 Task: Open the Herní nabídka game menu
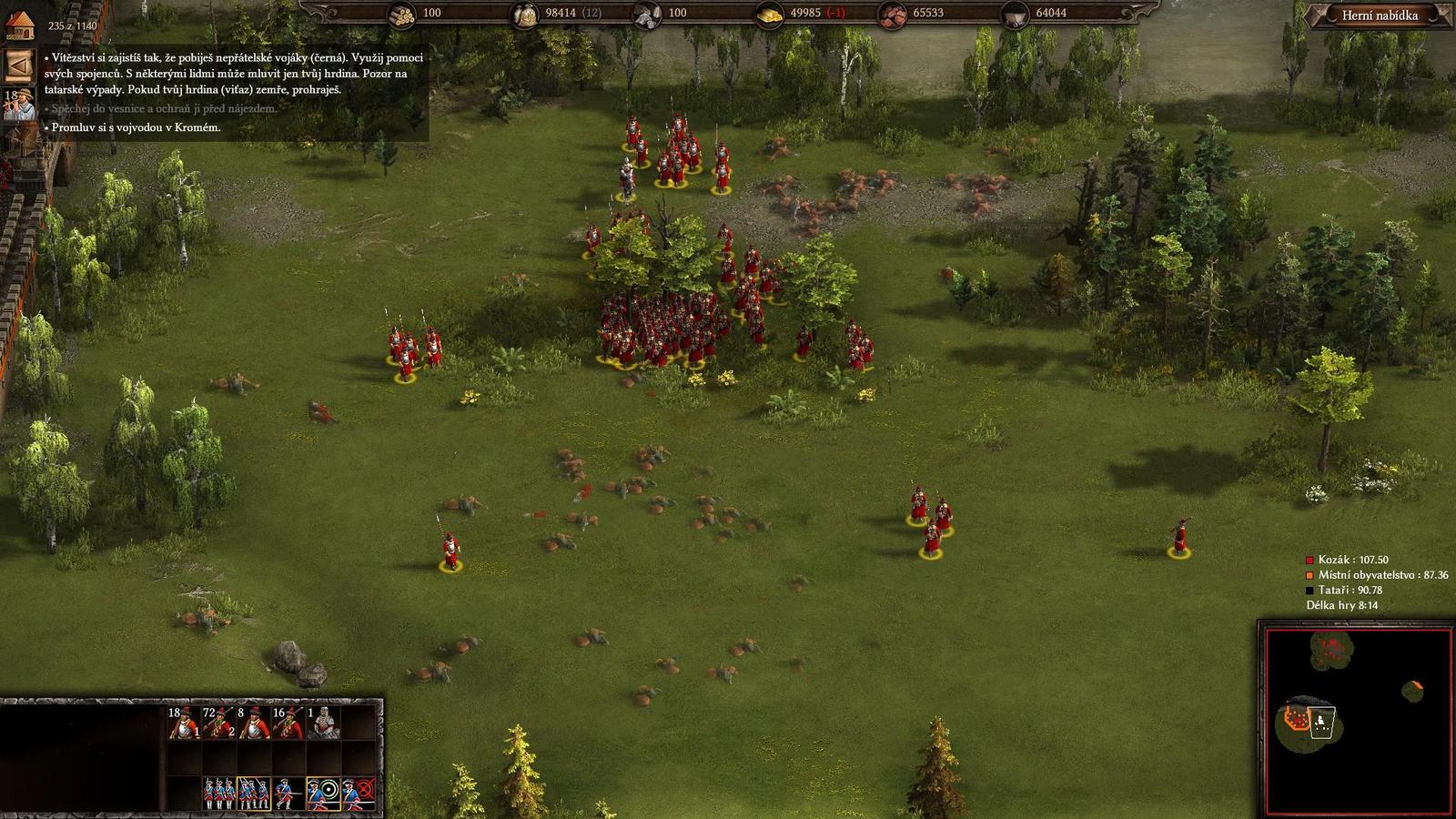(1379, 15)
